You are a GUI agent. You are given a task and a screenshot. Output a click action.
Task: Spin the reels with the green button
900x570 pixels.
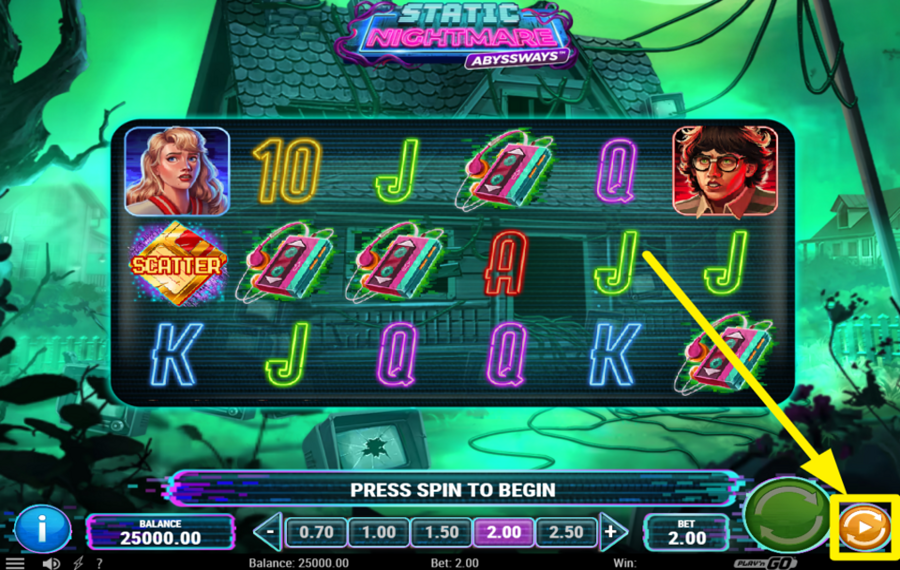[787, 516]
